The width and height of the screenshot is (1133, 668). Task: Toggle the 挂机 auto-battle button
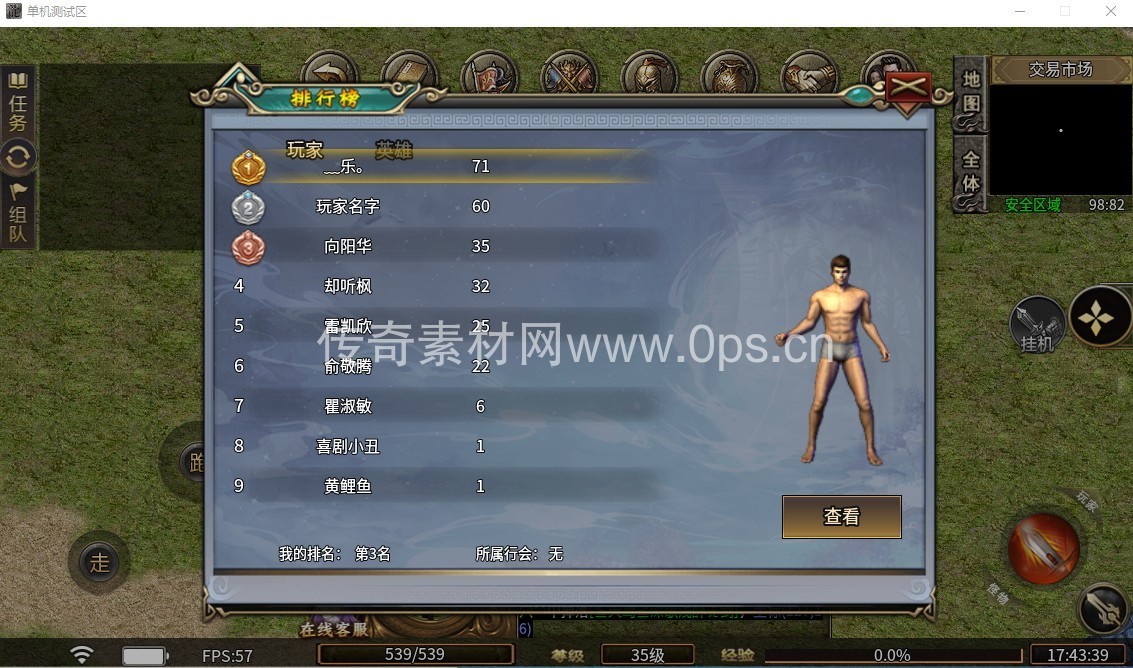point(1036,323)
